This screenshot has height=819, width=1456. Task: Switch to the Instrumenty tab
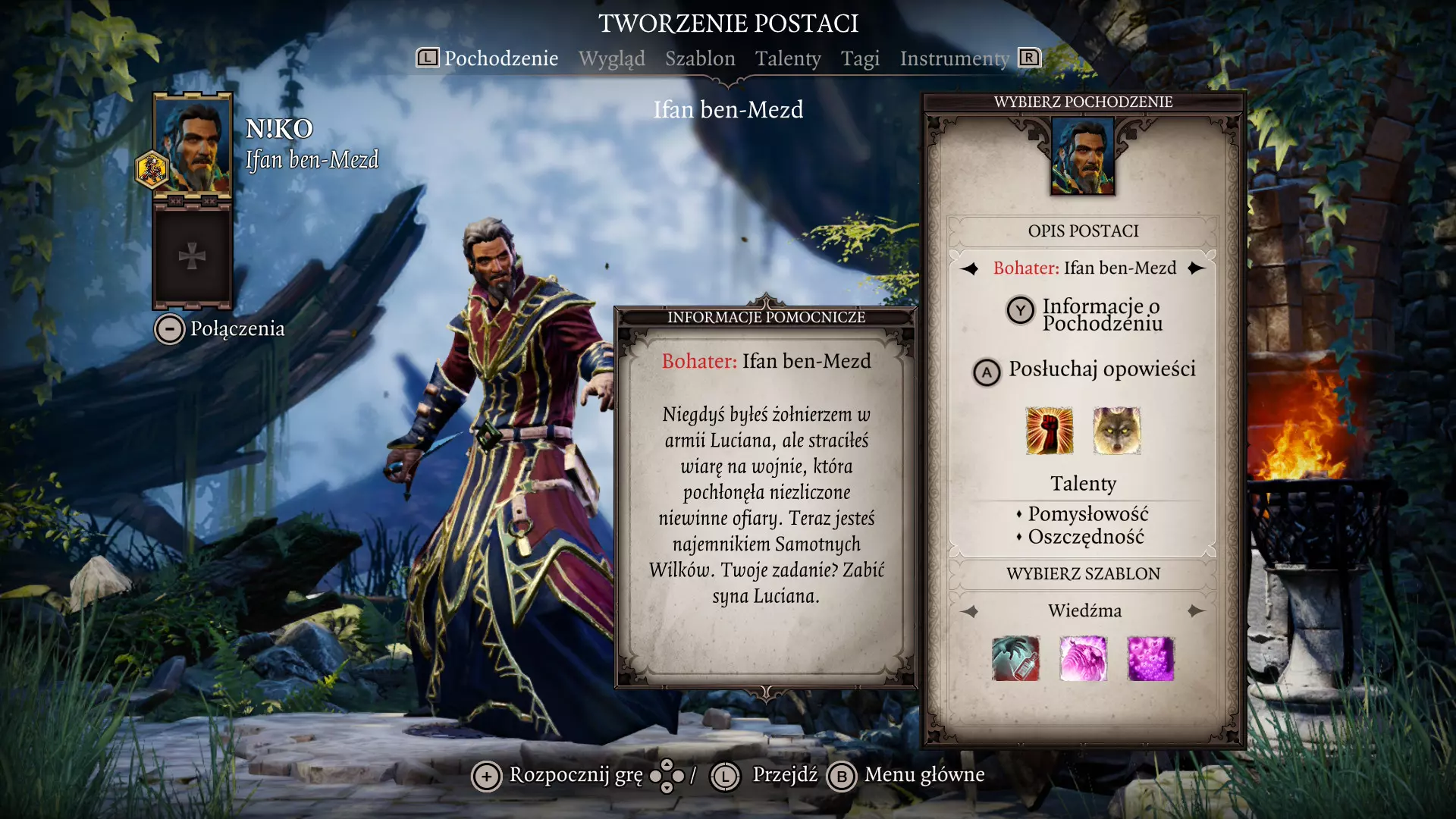pos(954,58)
